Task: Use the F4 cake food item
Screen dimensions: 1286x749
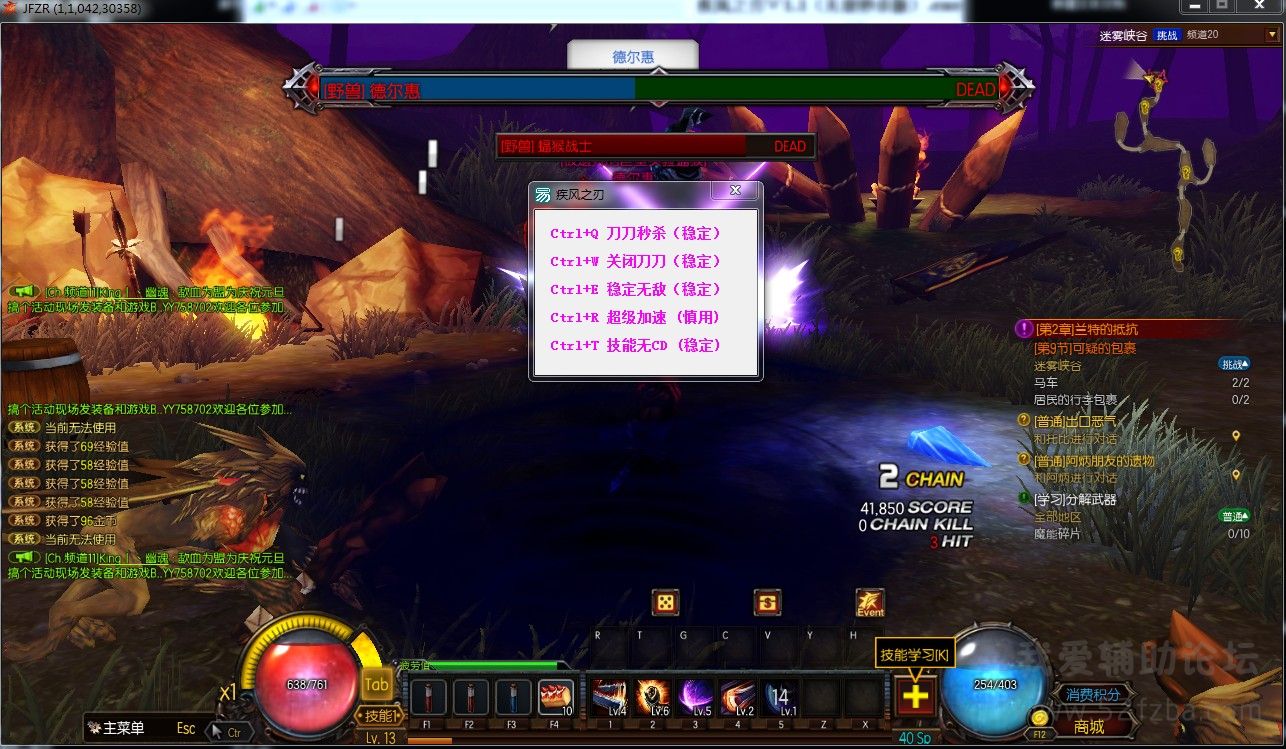Action: pos(555,696)
